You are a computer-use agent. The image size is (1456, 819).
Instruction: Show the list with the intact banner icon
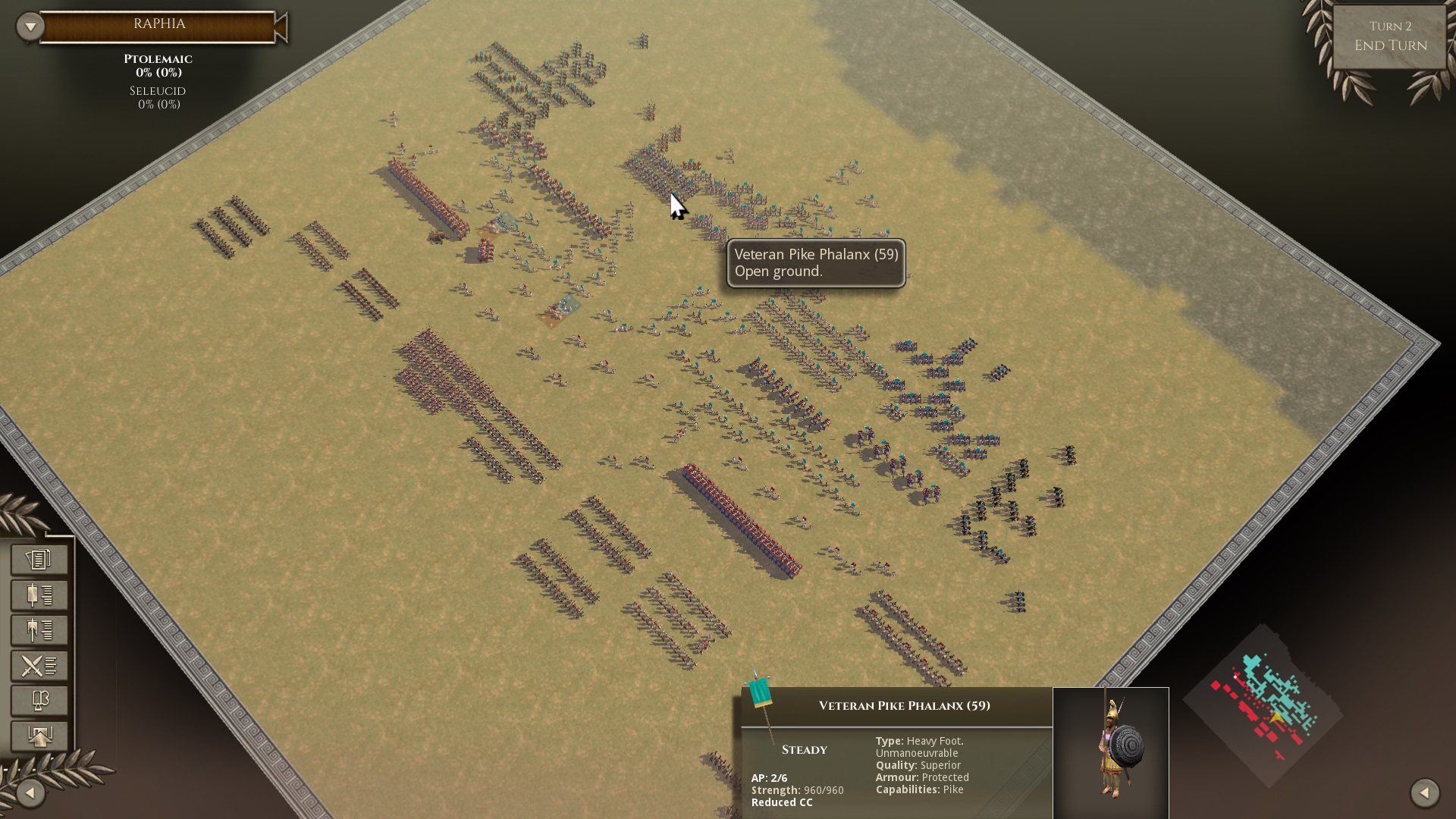tap(39, 595)
